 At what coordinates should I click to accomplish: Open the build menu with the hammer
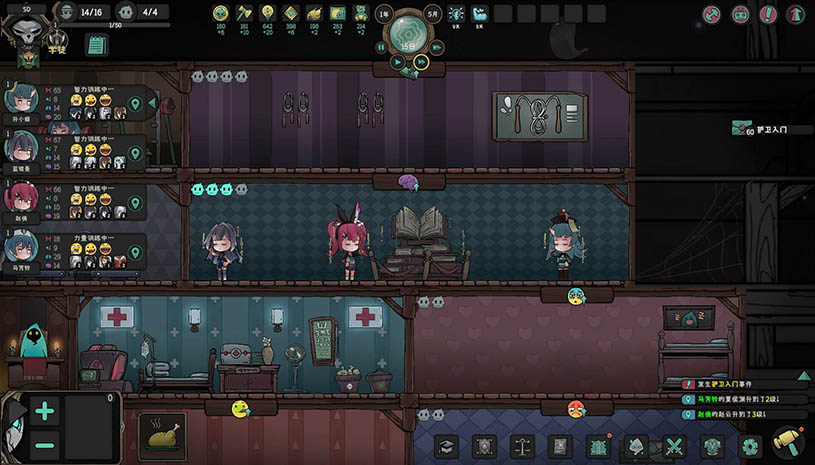pyautogui.click(x=789, y=443)
